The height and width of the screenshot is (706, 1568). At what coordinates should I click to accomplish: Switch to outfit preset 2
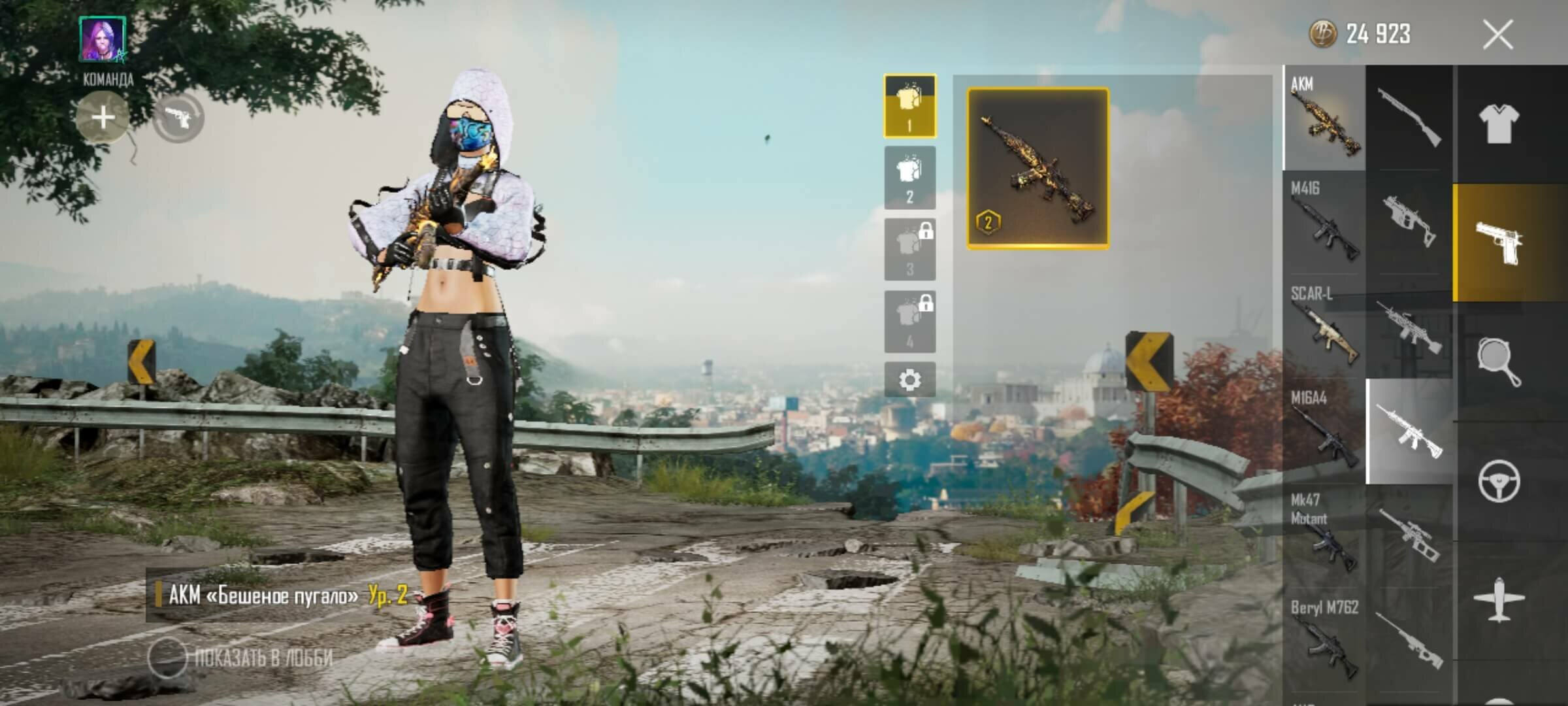click(909, 178)
